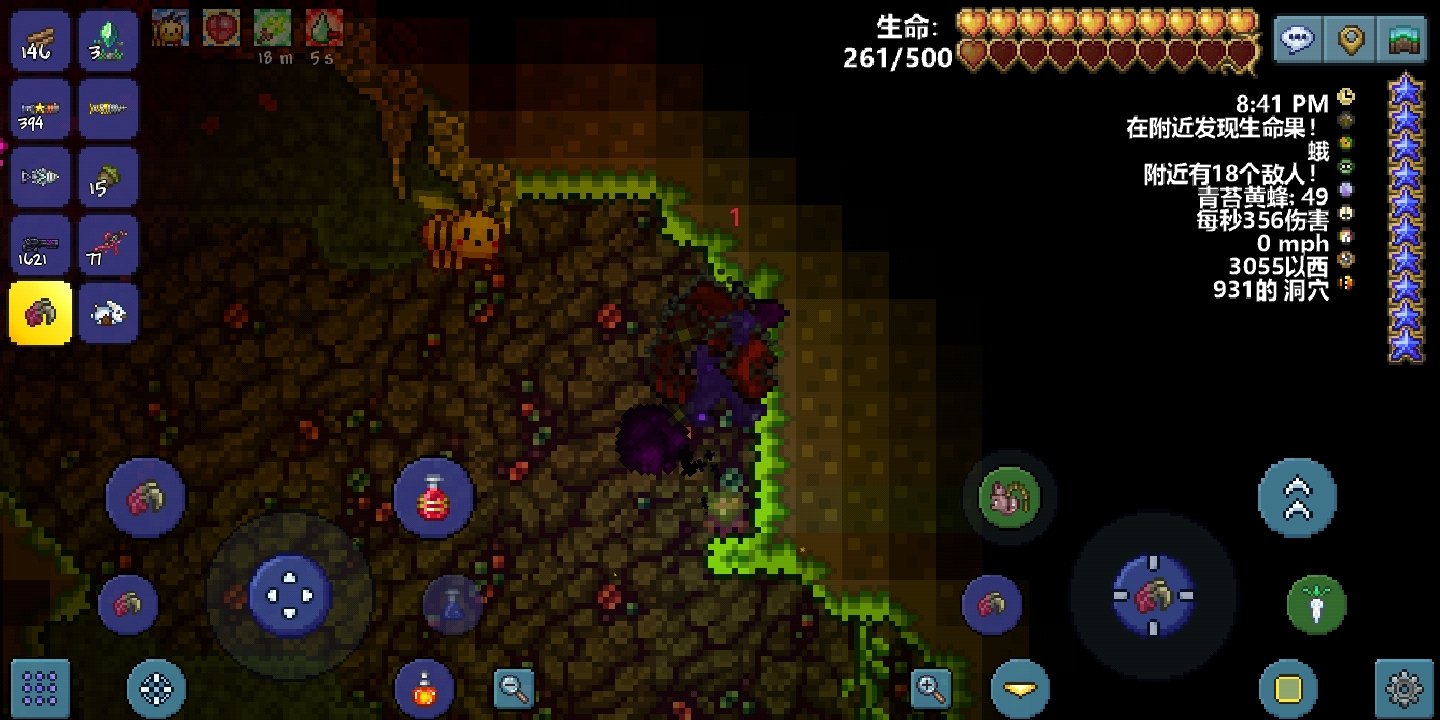The width and height of the screenshot is (1440, 720).
Task: Use the red healing potion quick button
Action: [x=433, y=498]
